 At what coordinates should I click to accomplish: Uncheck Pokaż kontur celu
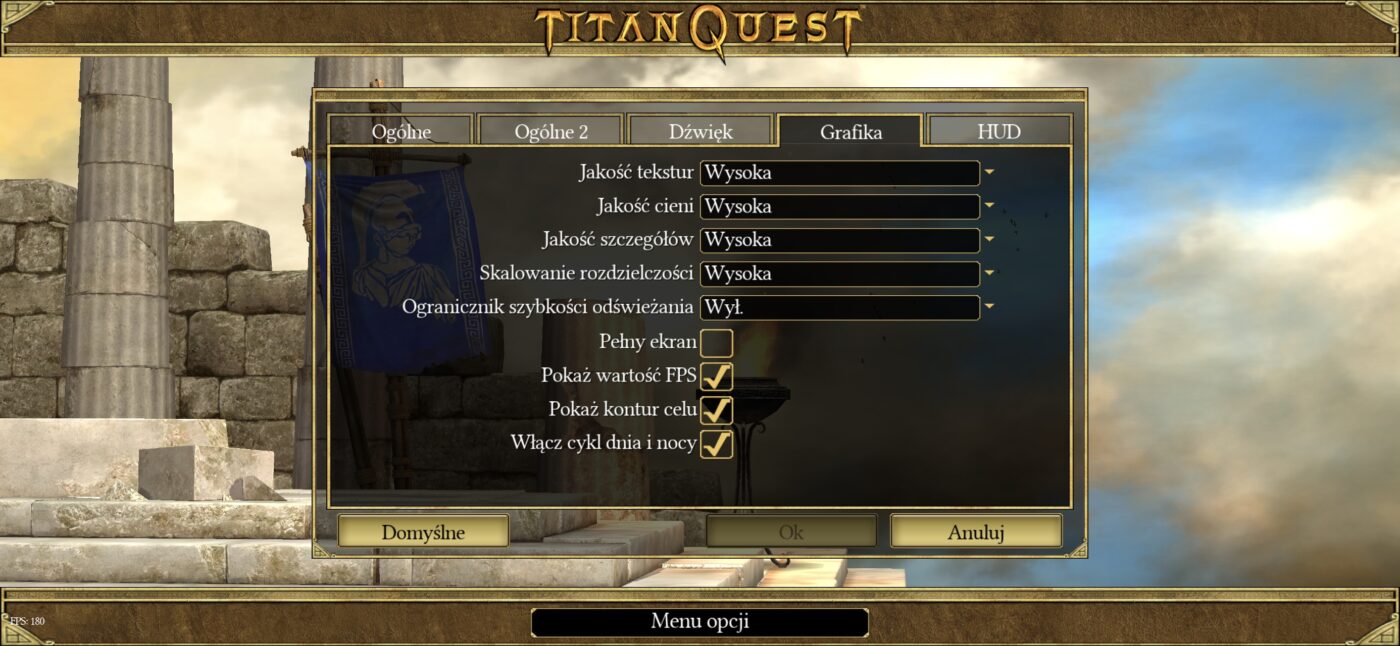pyautogui.click(x=716, y=410)
